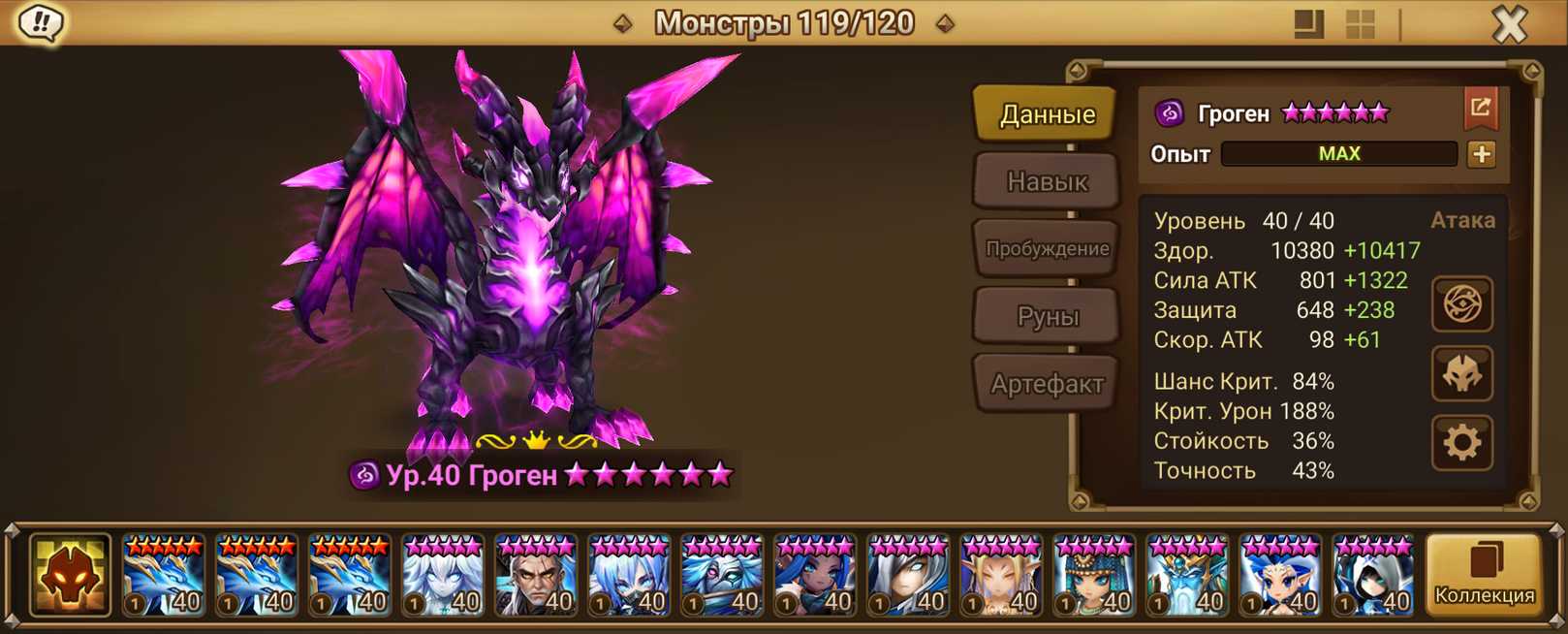
Task: Open the Коллекция button
Action: pos(1484,575)
